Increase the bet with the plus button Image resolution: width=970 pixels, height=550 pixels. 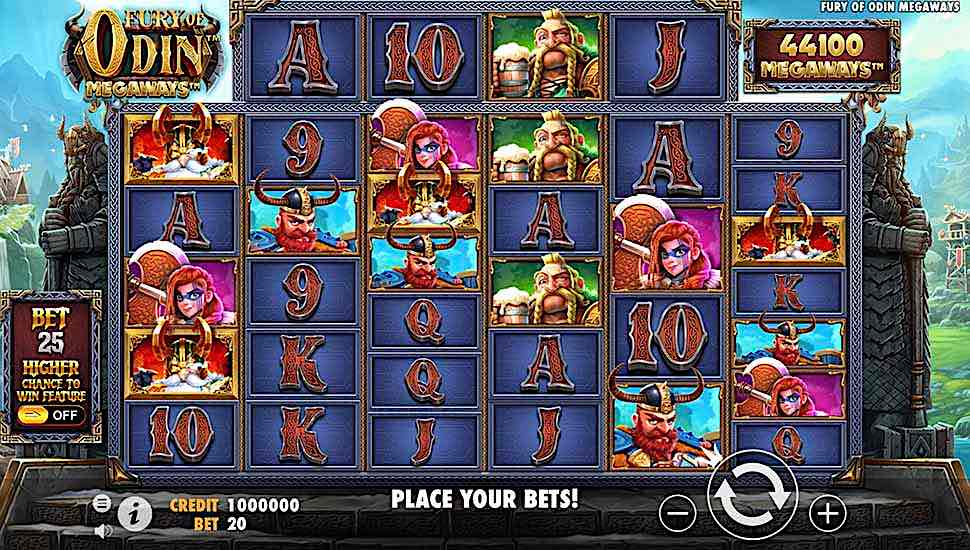827,513
